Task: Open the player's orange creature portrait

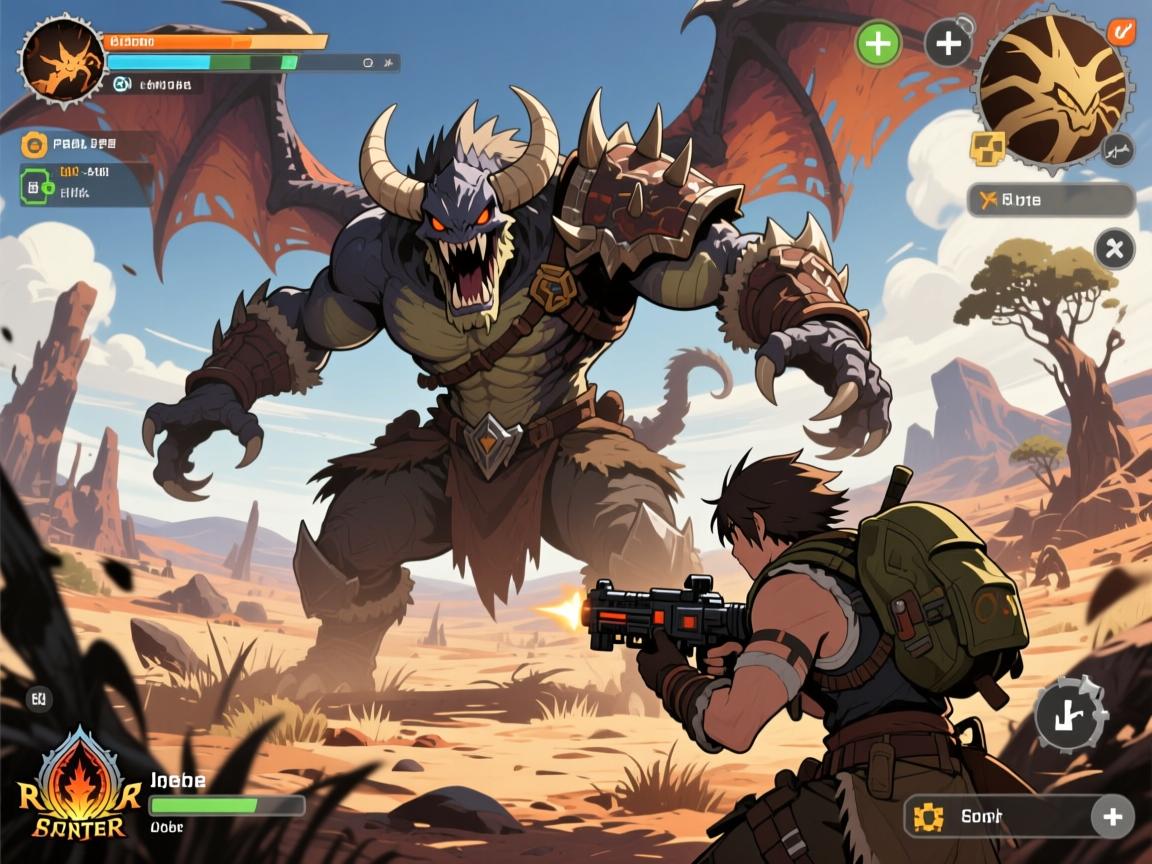Action: tap(62, 60)
